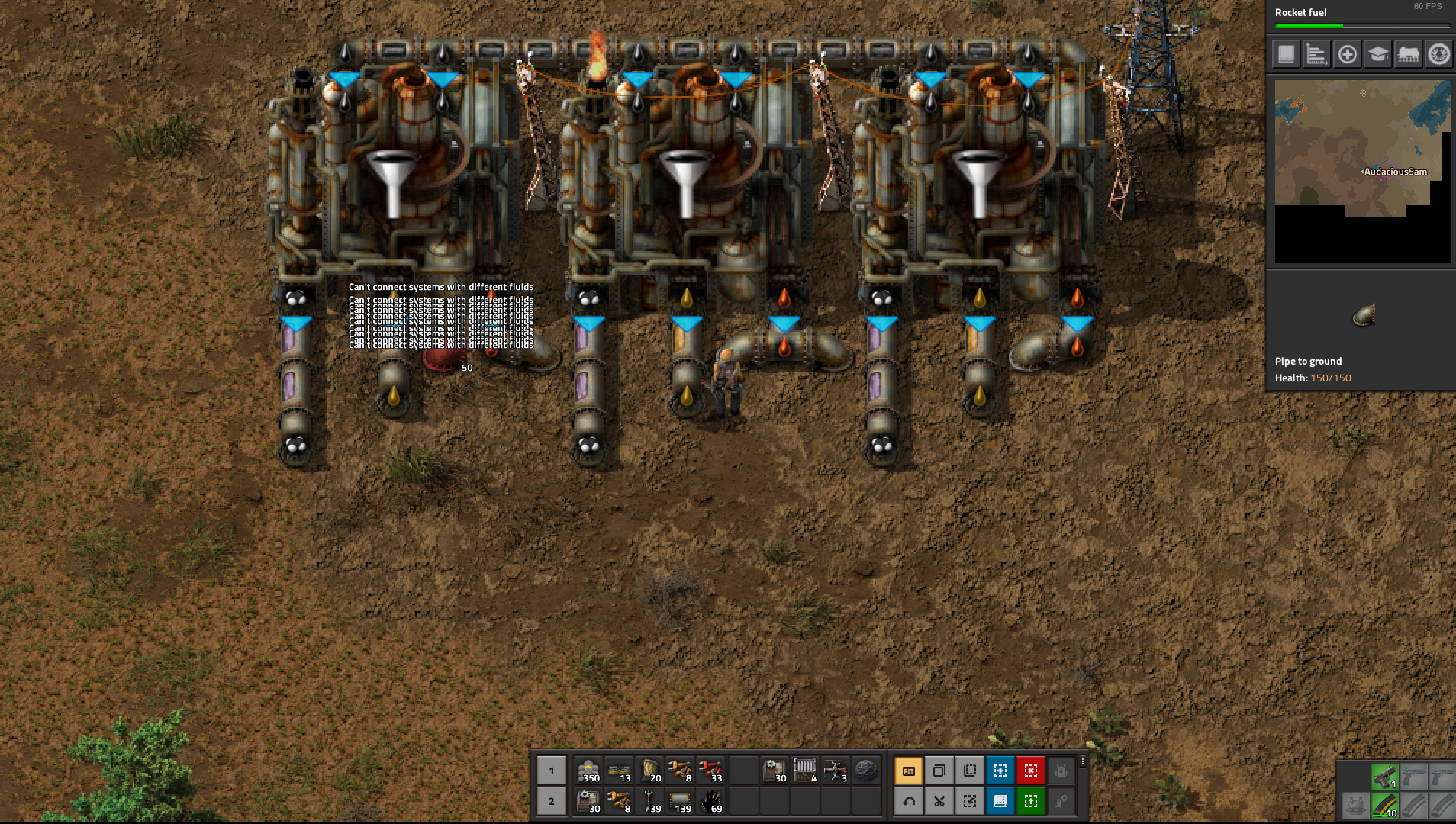Select the green upgrade planner button
This screenshot has height=824, width=1456.
1030,801
